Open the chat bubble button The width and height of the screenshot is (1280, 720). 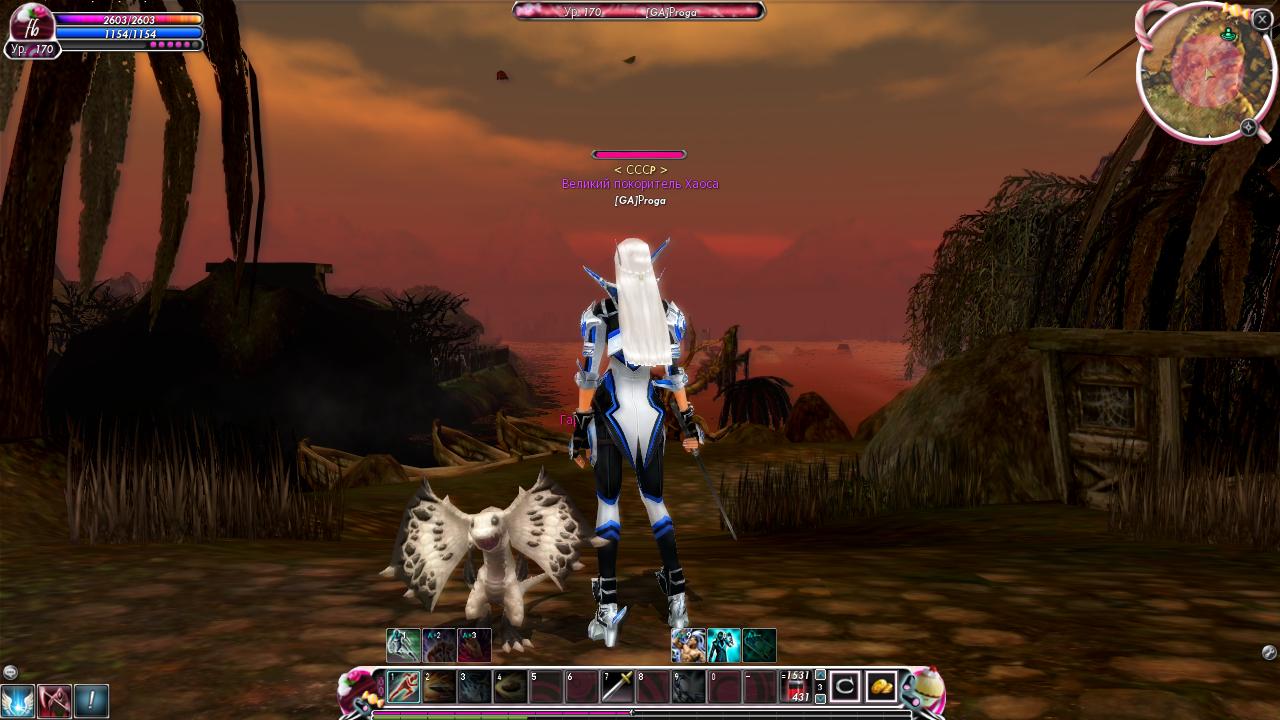pos(10,672)
